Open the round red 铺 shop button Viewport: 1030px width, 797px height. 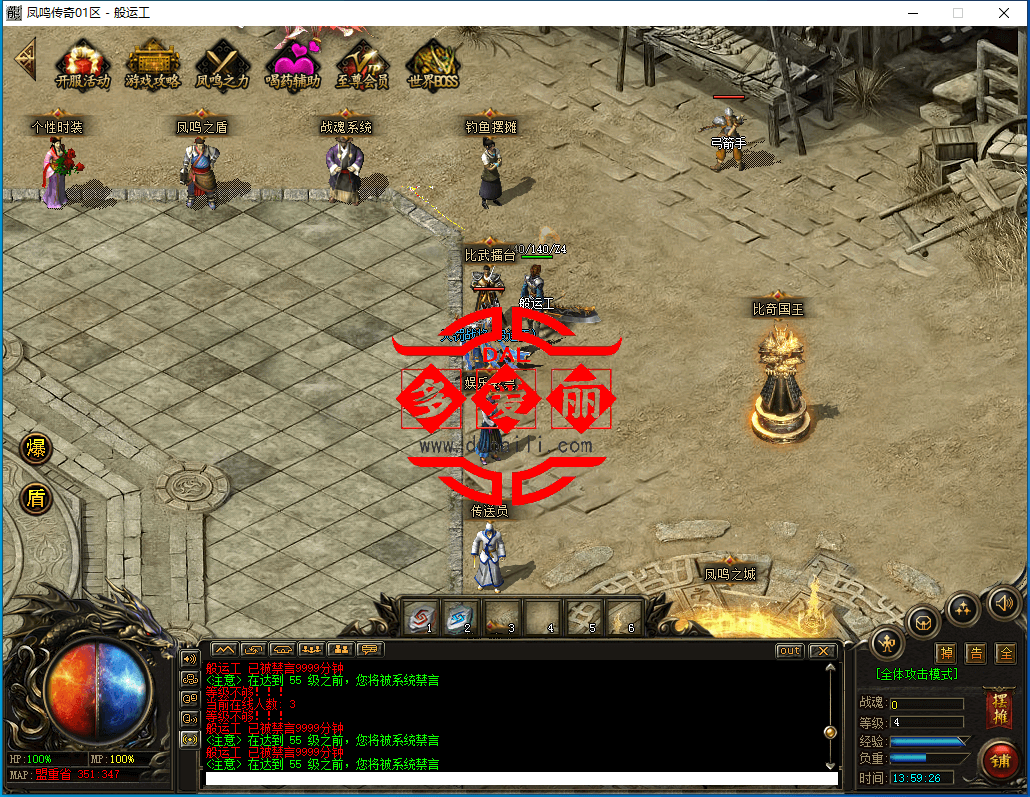tap(998, 760)
